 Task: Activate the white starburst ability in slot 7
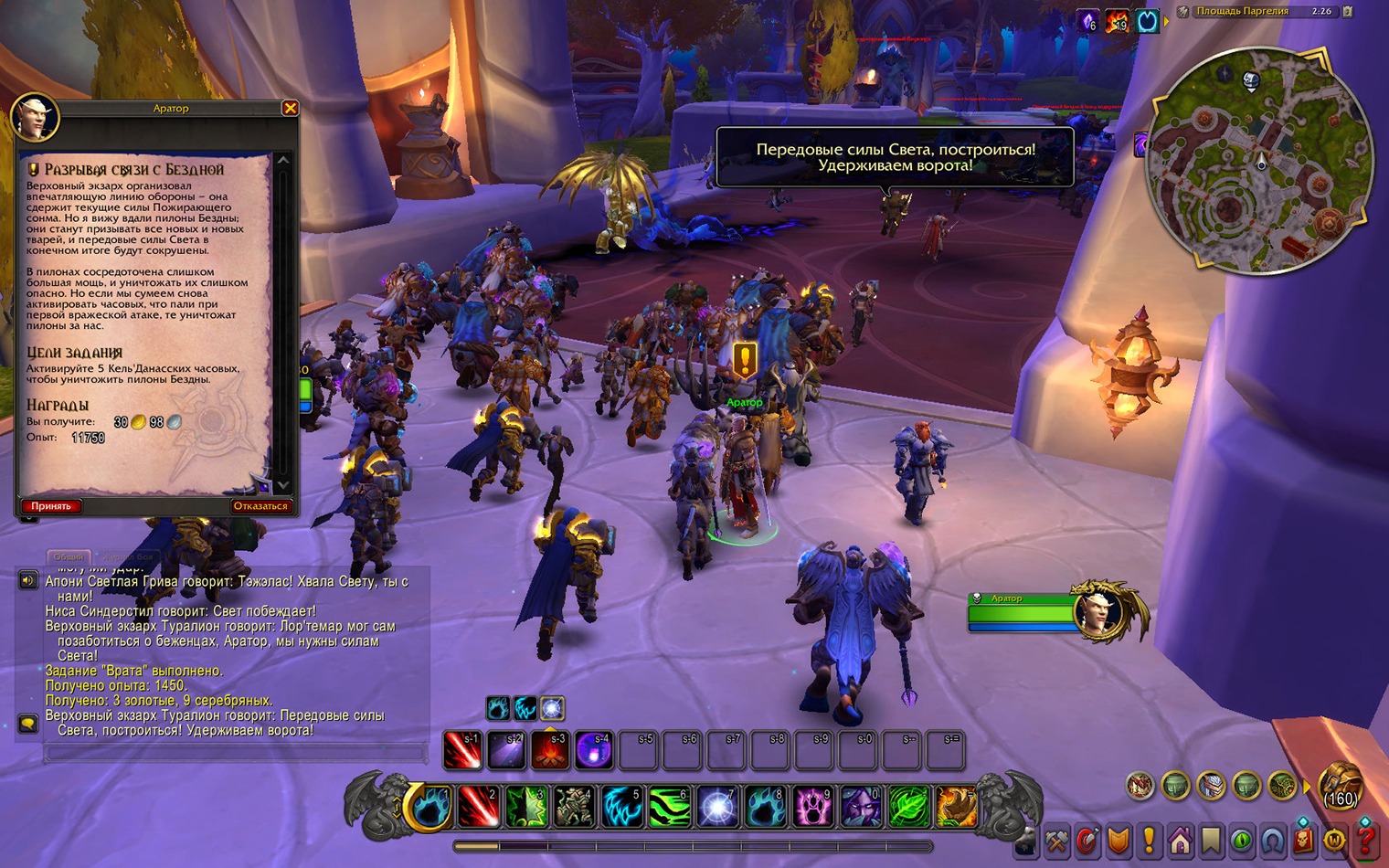[x=718, y=808]
